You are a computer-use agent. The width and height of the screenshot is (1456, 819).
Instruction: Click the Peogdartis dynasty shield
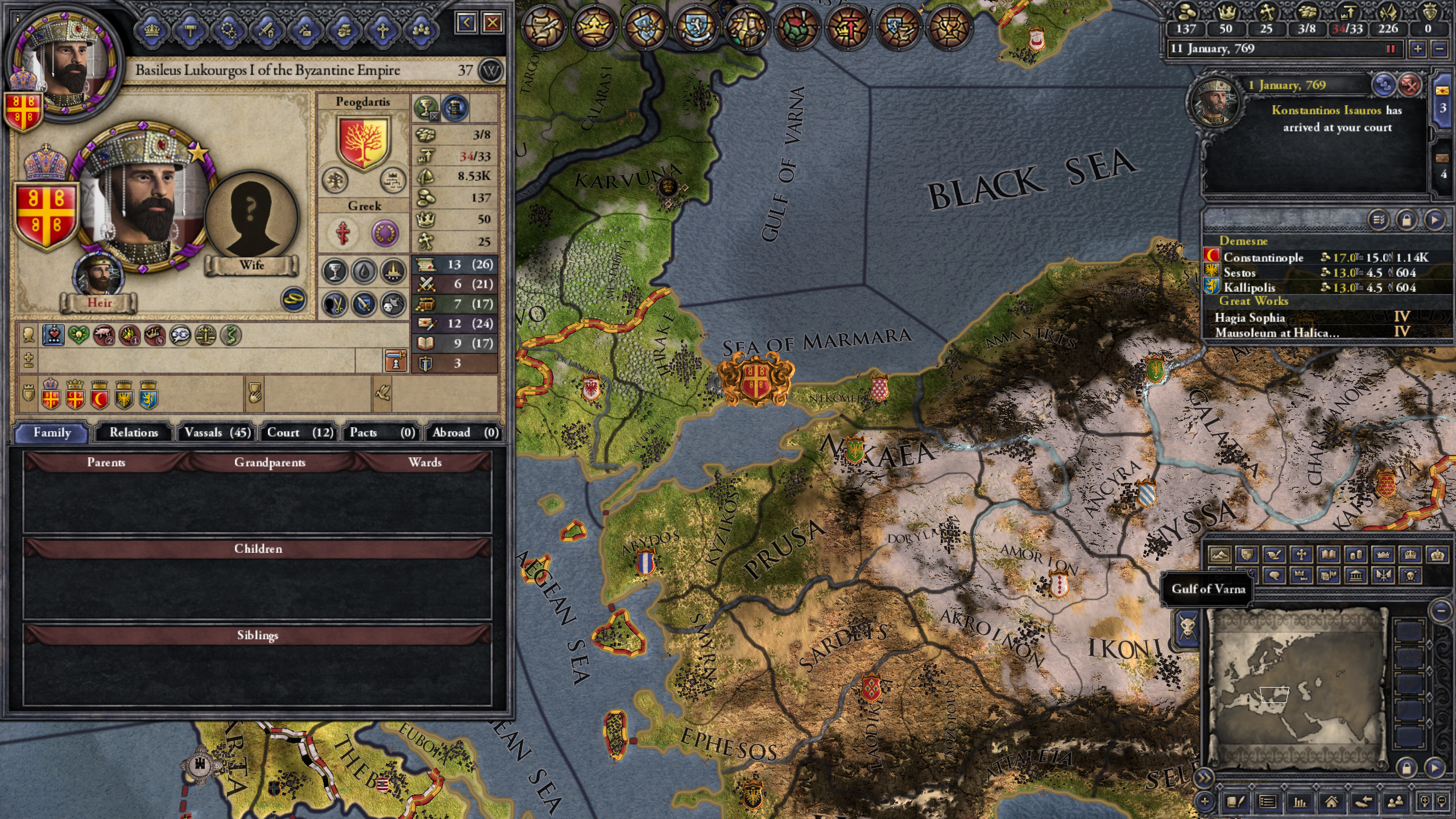(x=363, y=142)
